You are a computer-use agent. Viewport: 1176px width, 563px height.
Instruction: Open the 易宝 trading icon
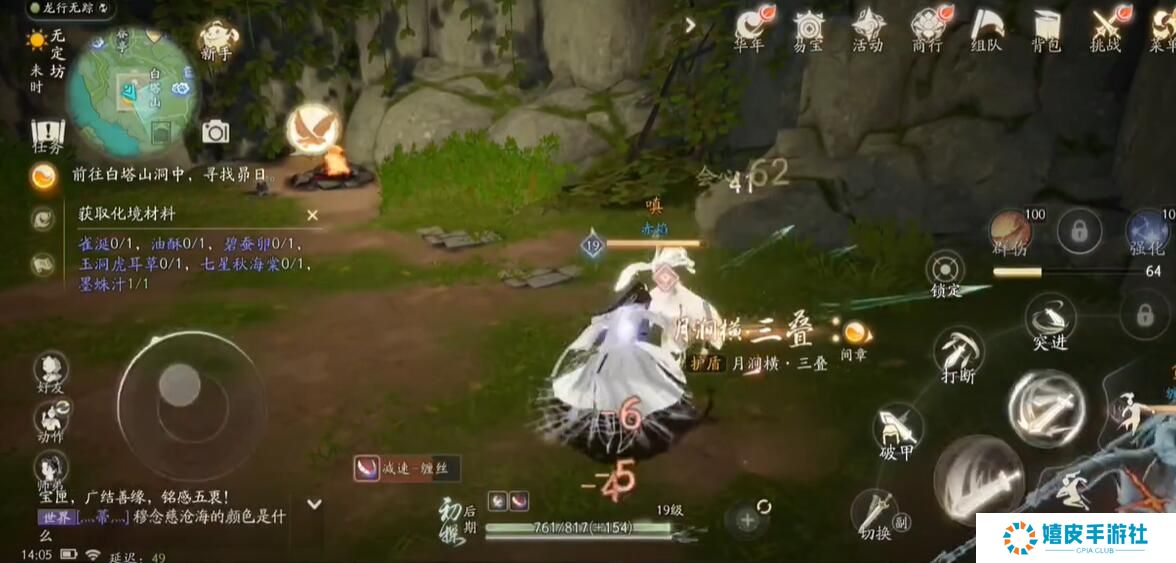[808, 28]
